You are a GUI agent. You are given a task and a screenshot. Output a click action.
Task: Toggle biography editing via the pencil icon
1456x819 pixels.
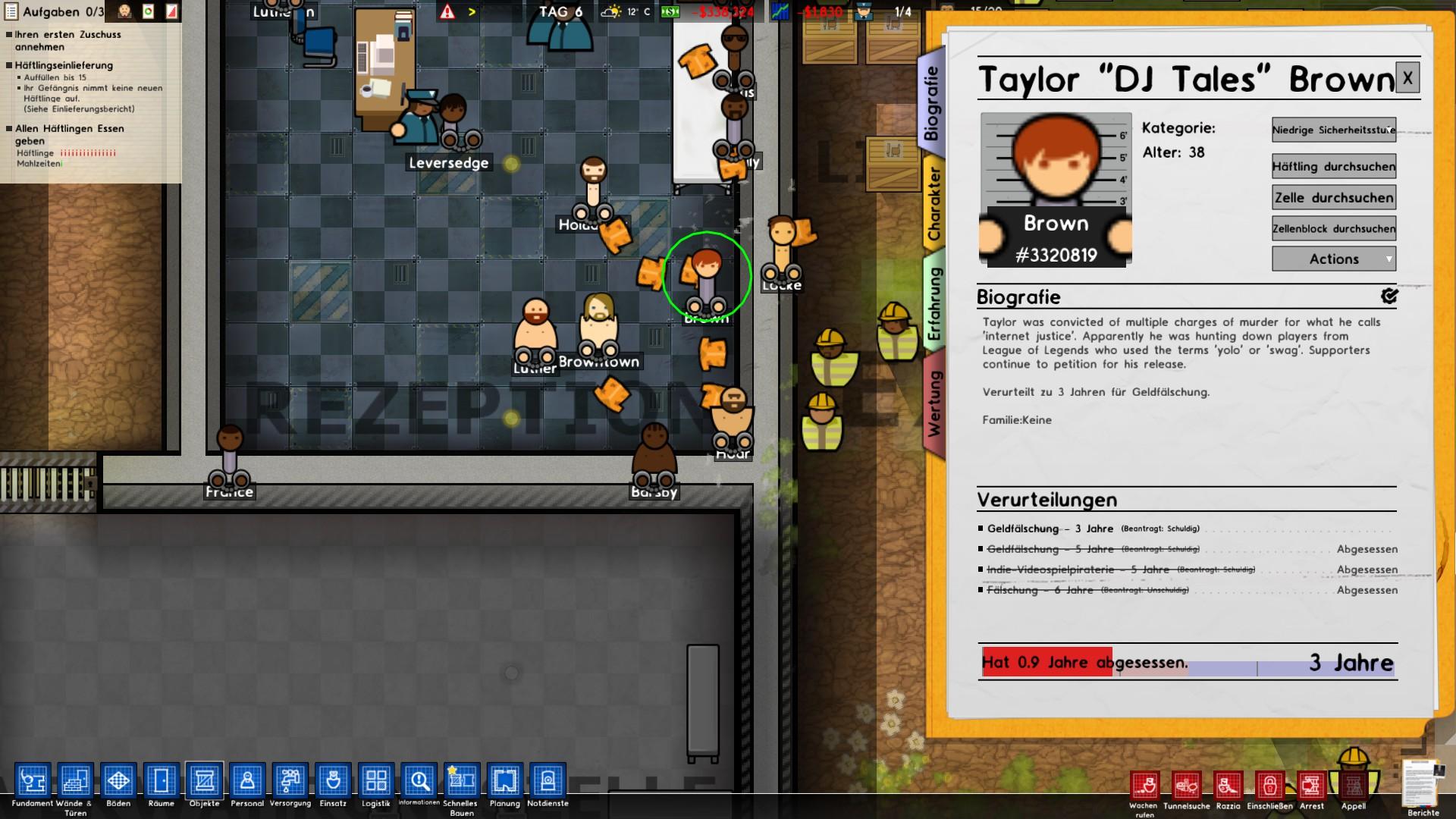tap(1389, 297)
